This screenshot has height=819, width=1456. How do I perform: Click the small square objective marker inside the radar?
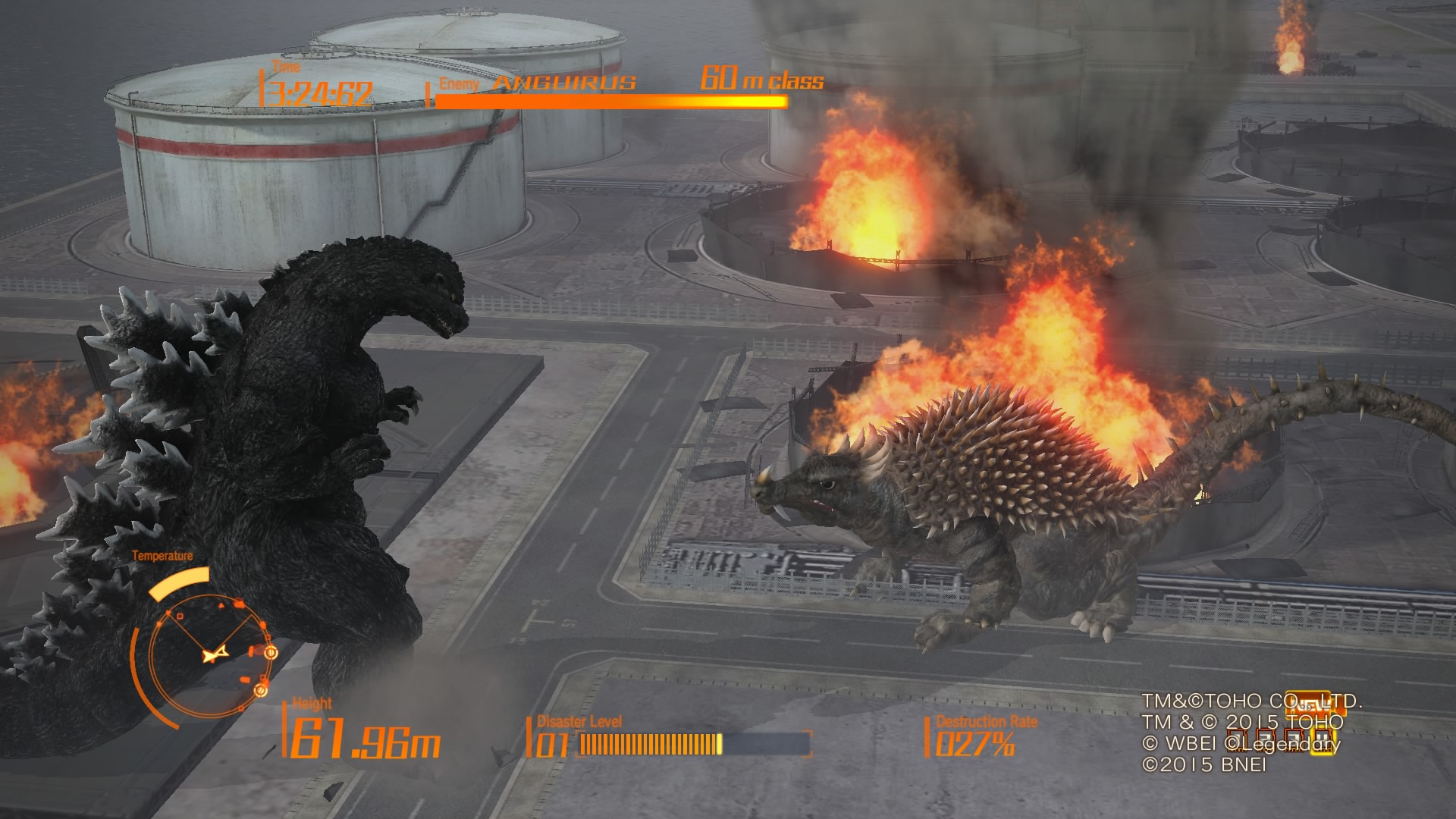[179, 617]
